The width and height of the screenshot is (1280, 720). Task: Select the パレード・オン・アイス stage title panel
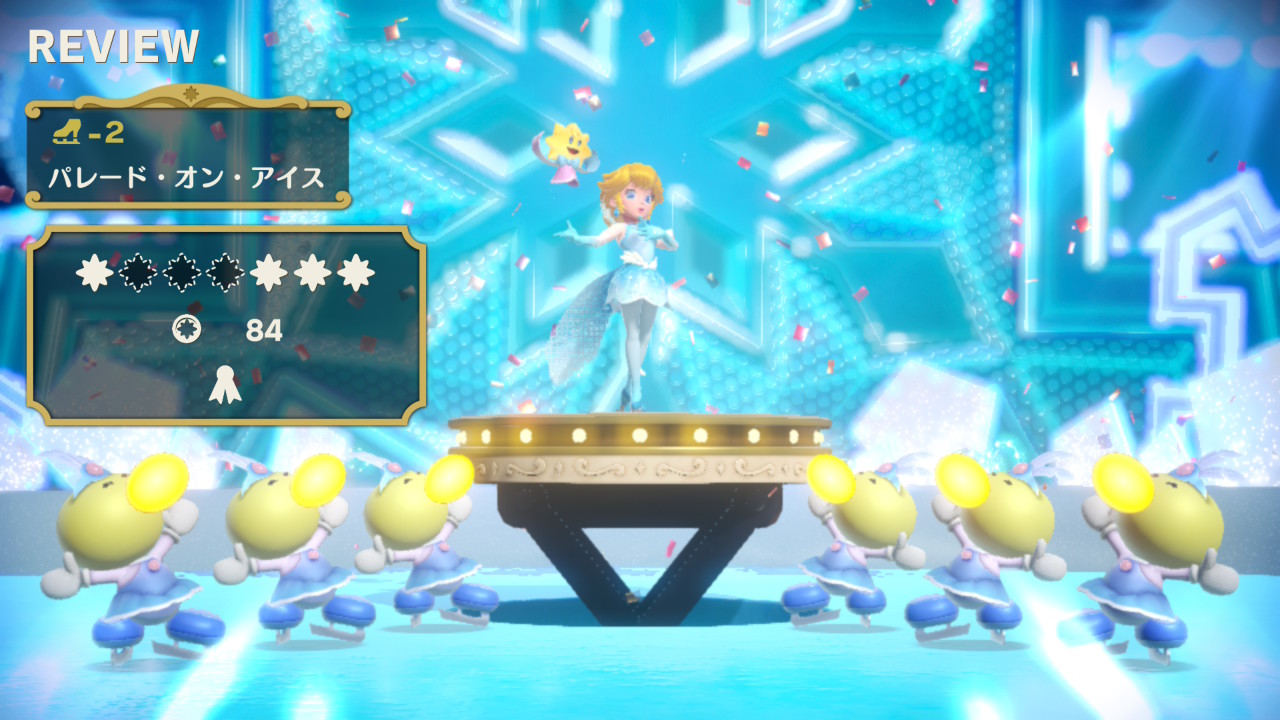click(x=188, y=153)
